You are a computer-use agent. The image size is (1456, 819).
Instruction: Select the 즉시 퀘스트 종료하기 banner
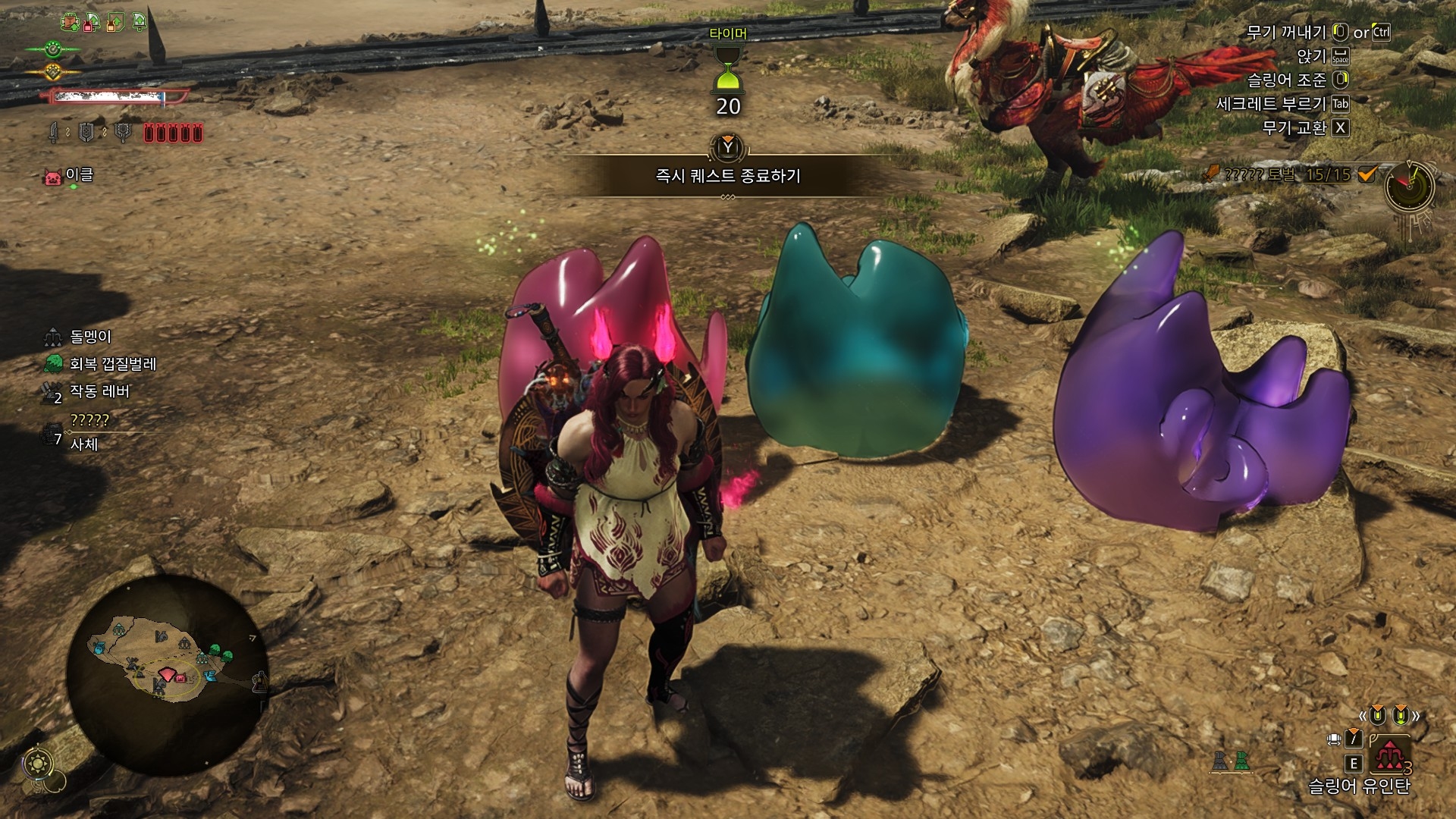727,176
